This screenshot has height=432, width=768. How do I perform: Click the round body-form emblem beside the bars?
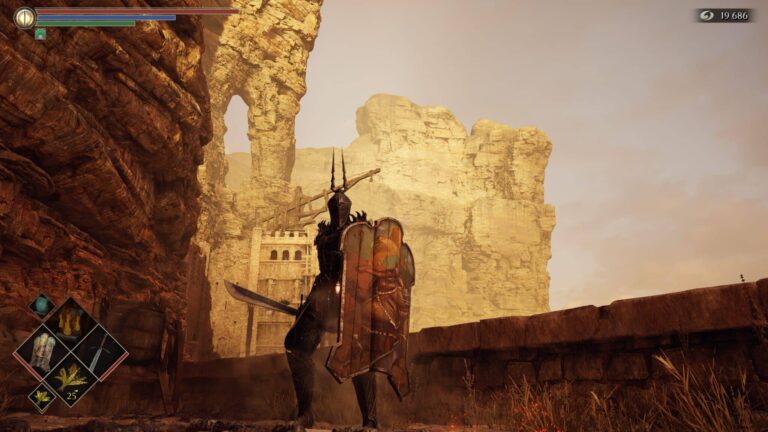pos(24,17)
